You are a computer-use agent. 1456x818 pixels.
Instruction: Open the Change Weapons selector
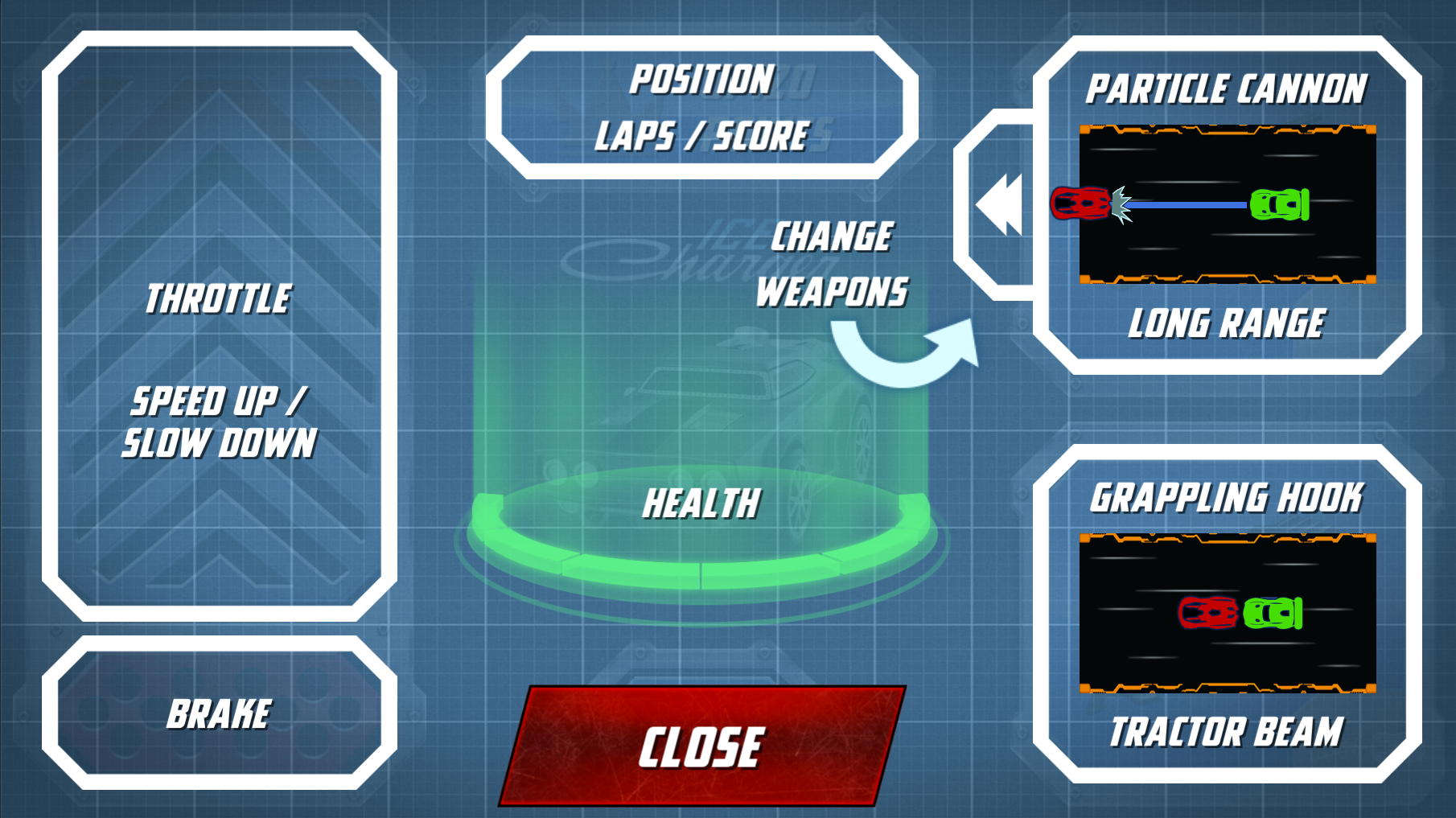(832, 265)
